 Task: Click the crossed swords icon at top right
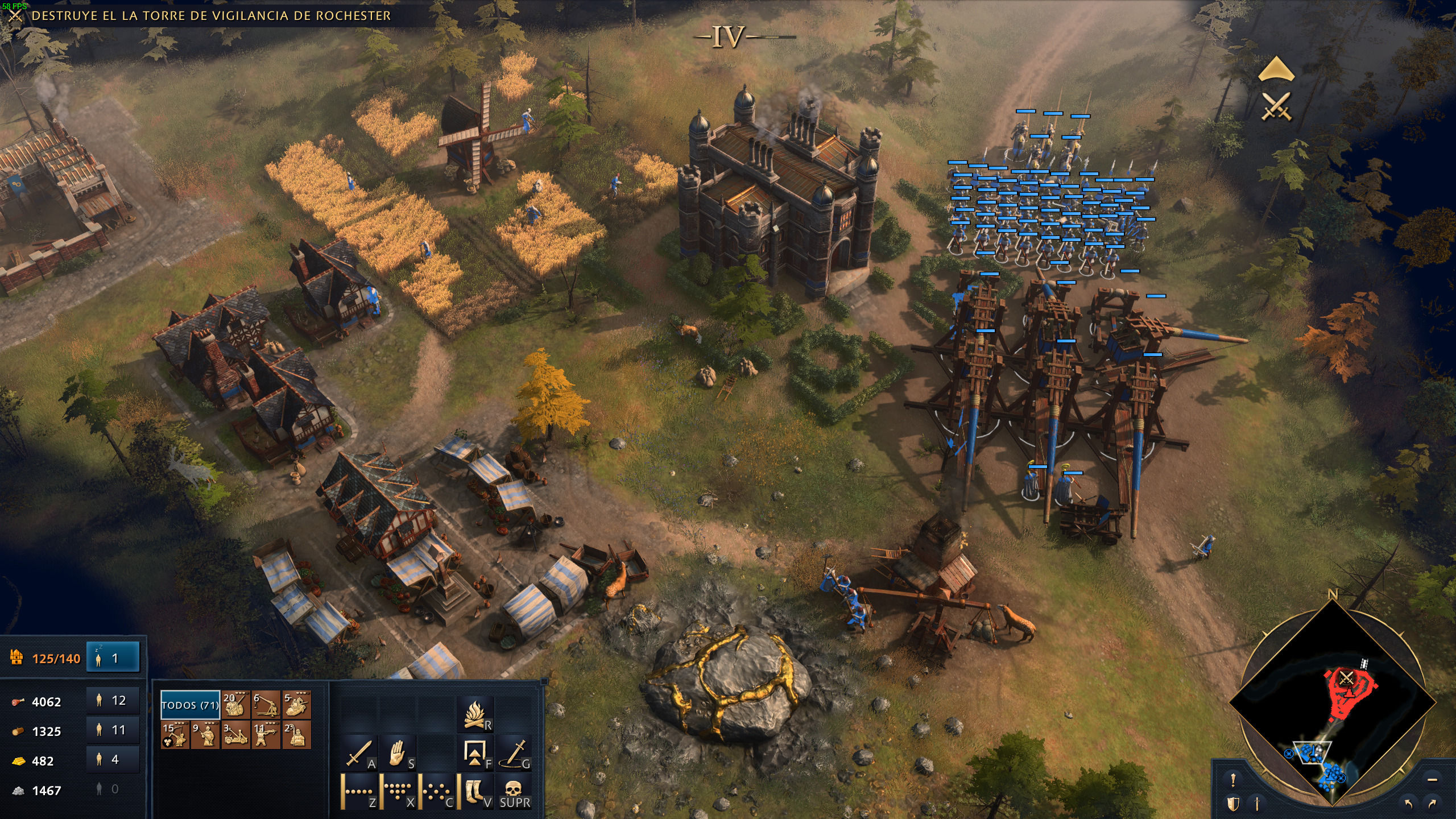tap(1276, 106)
